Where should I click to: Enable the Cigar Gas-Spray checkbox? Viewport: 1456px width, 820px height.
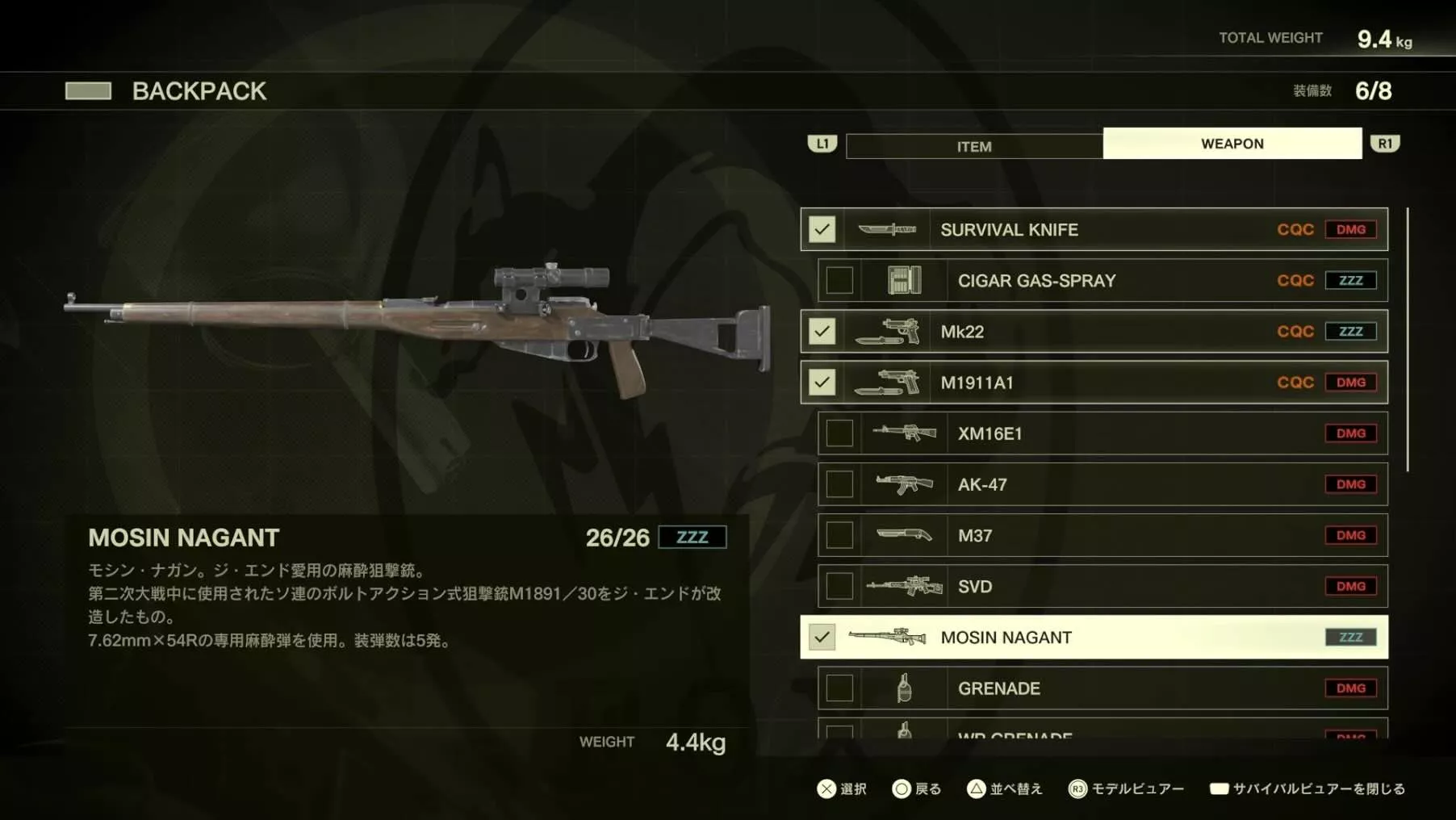click(x=839, y=280)
